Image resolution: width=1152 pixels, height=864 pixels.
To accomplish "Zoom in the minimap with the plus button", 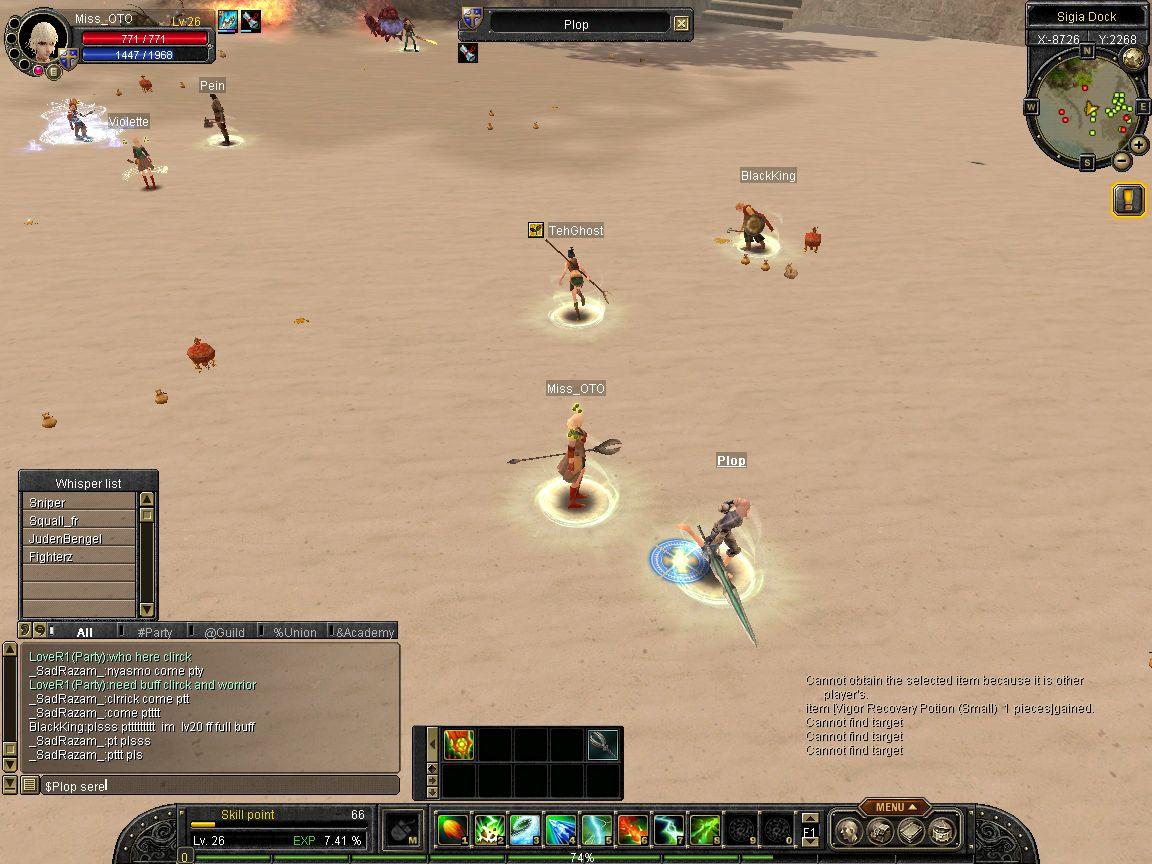I will pos(1139,145).
